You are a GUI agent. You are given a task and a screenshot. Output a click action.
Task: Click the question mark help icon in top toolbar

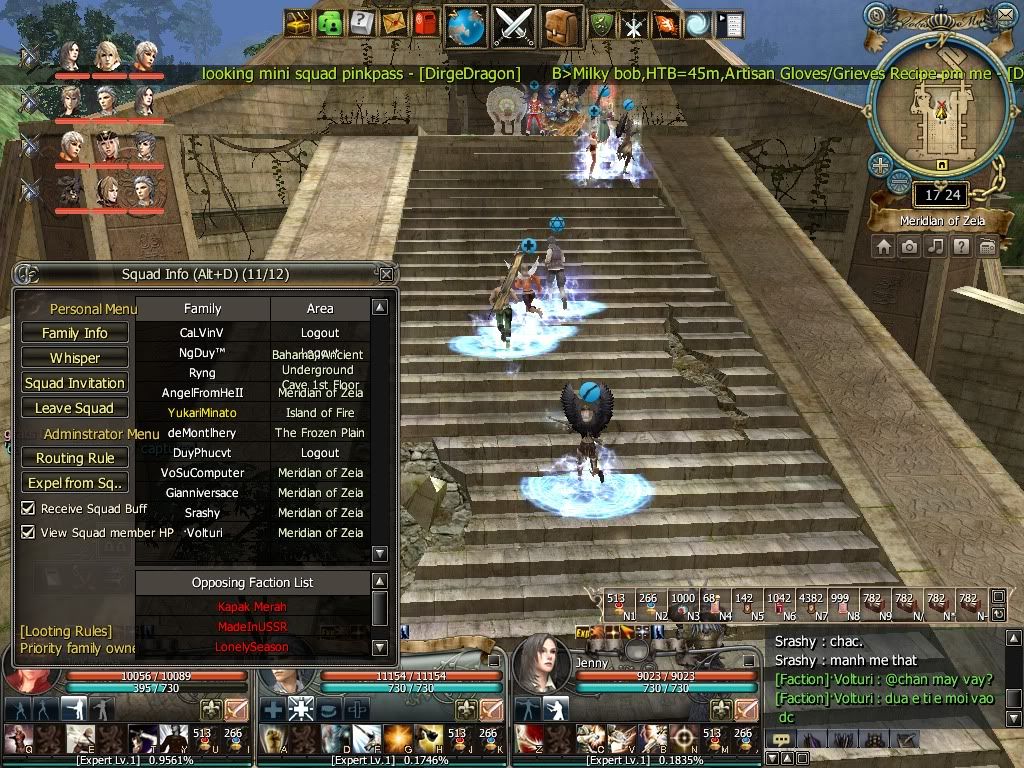362,24
